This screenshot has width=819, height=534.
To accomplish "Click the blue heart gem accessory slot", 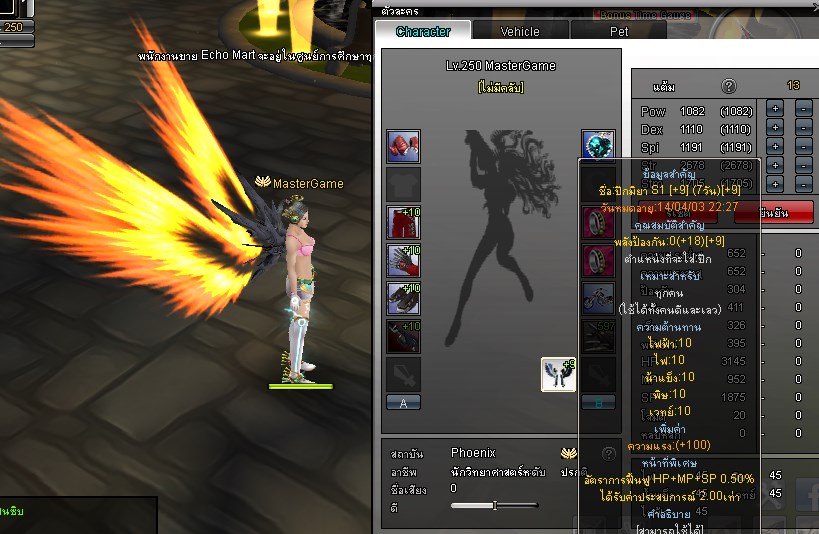I will pos(599,147).
